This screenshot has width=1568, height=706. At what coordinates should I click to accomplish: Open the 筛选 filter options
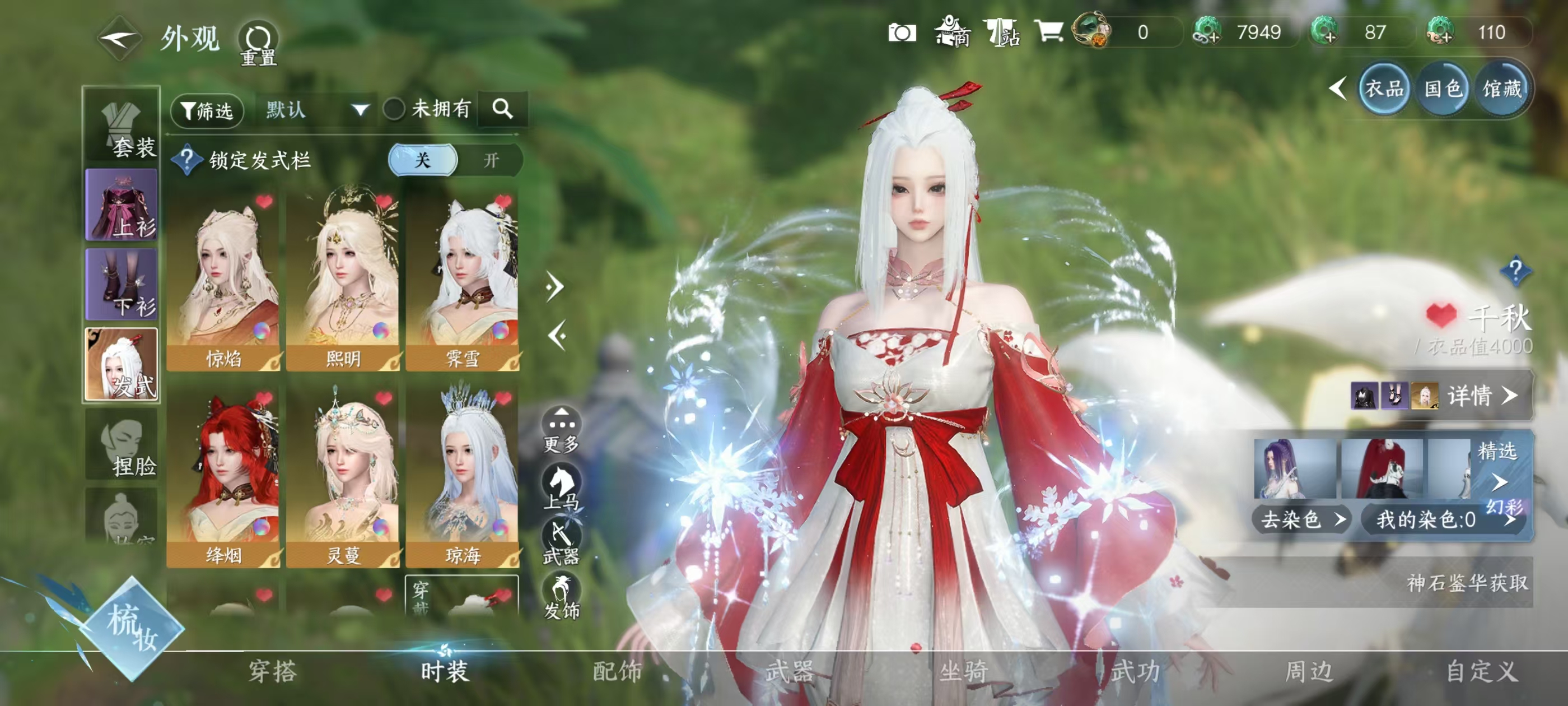(207, 110)
